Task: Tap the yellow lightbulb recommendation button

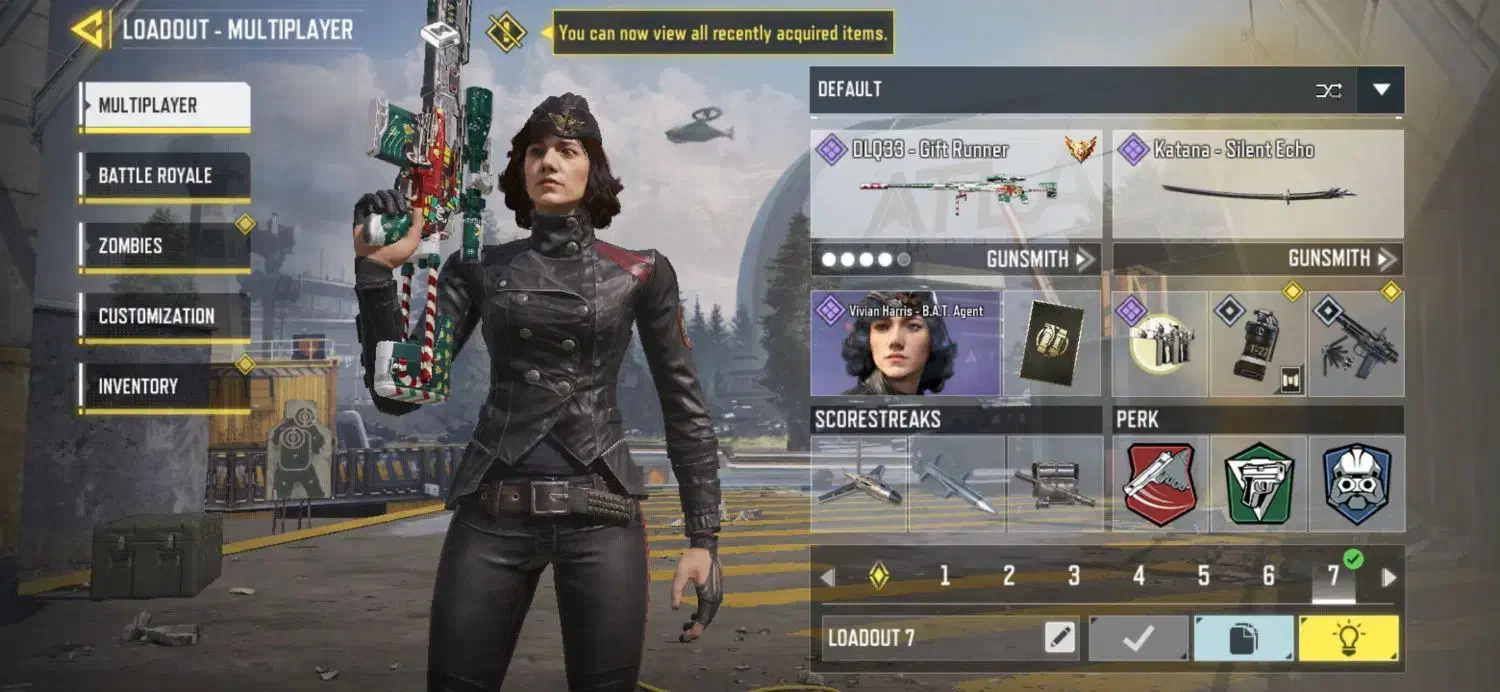Action: 1349,638
